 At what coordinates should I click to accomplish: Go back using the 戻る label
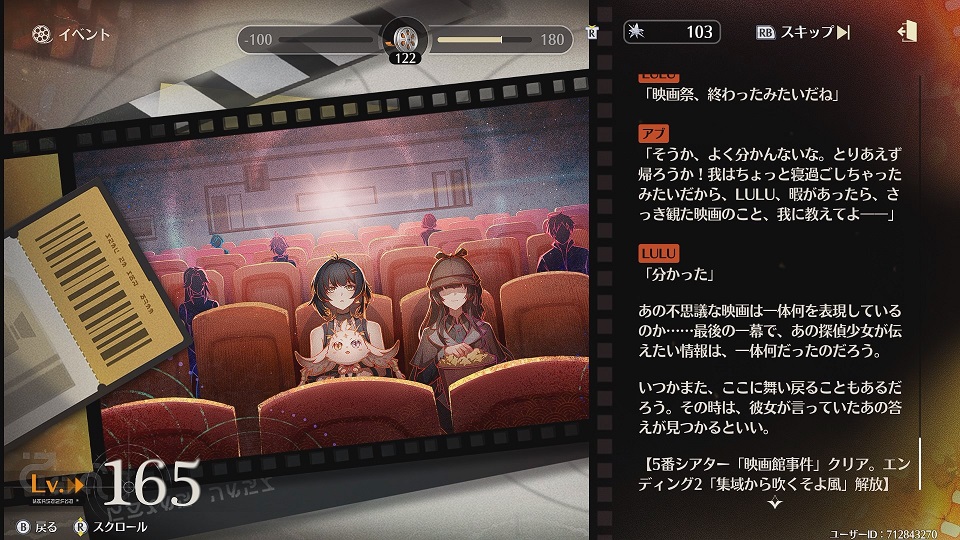tap(46, 526)
